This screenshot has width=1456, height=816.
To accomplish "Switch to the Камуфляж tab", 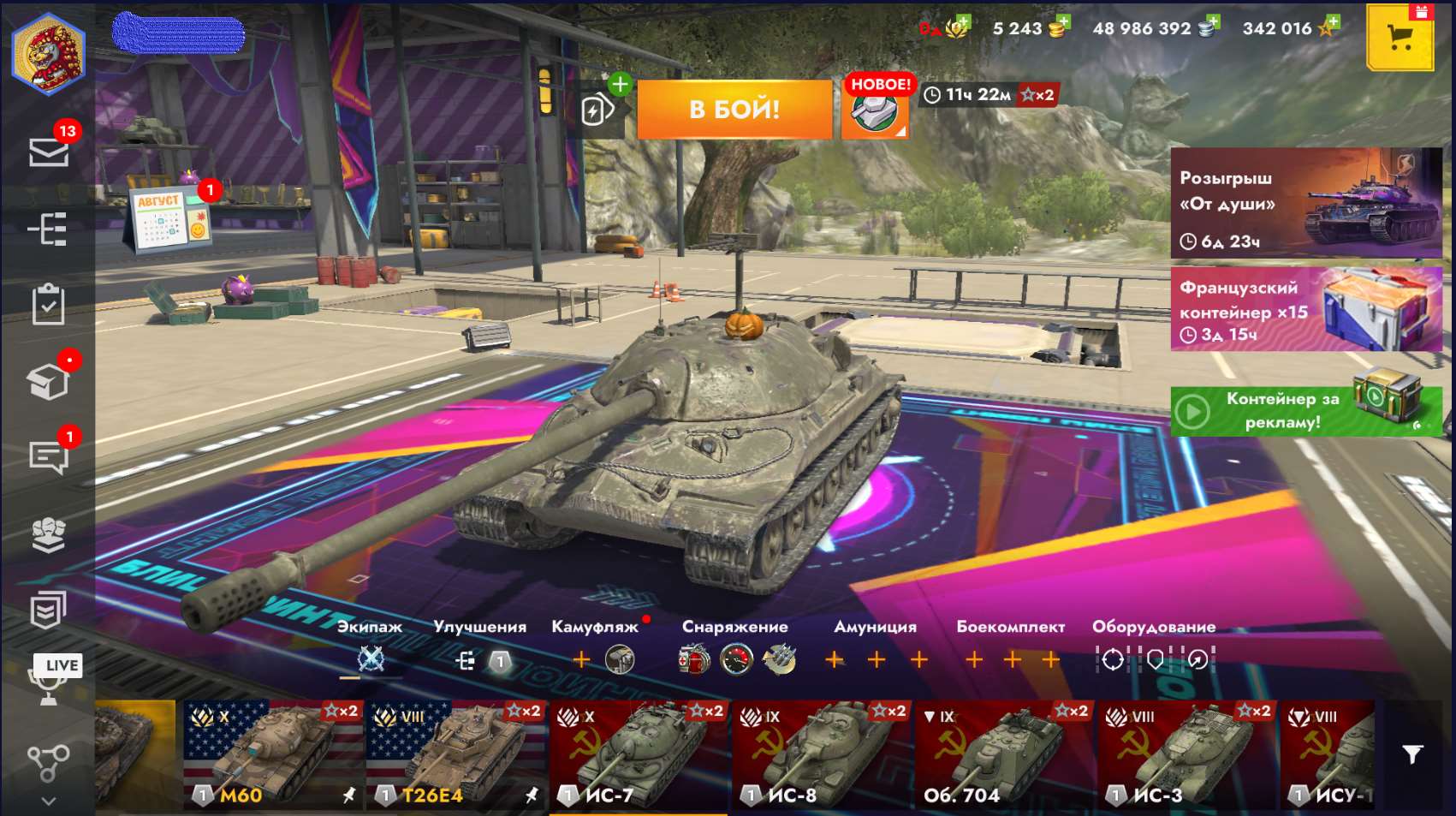I will pos(592,627).
